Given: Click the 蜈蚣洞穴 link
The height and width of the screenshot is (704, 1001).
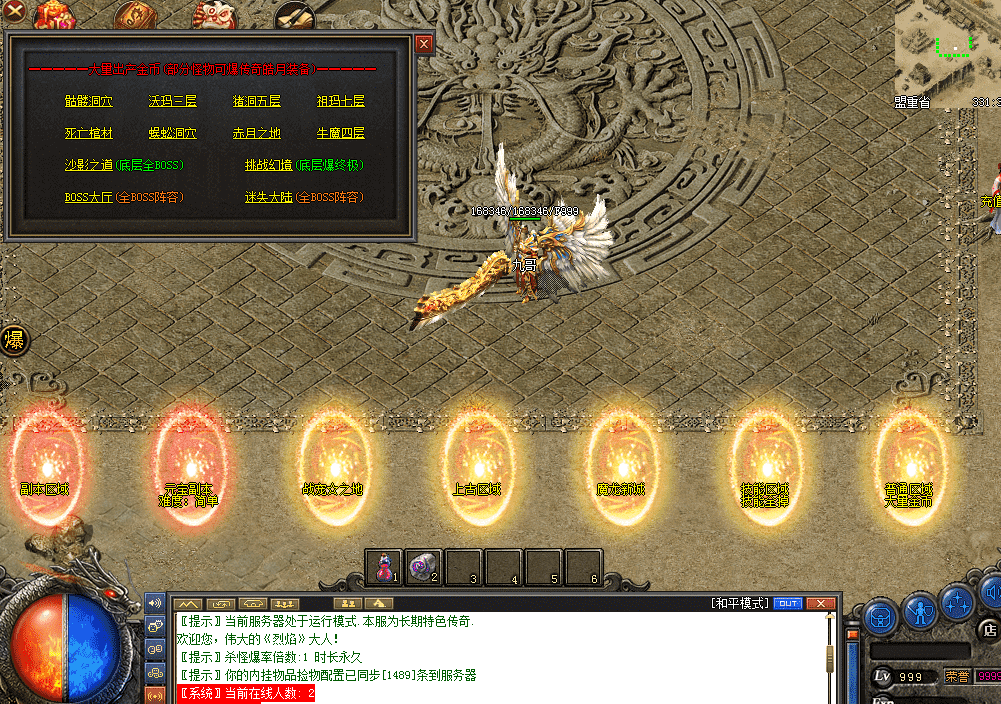Looking at the screenshot, I should pyautogui.click(x=172, y=133).
